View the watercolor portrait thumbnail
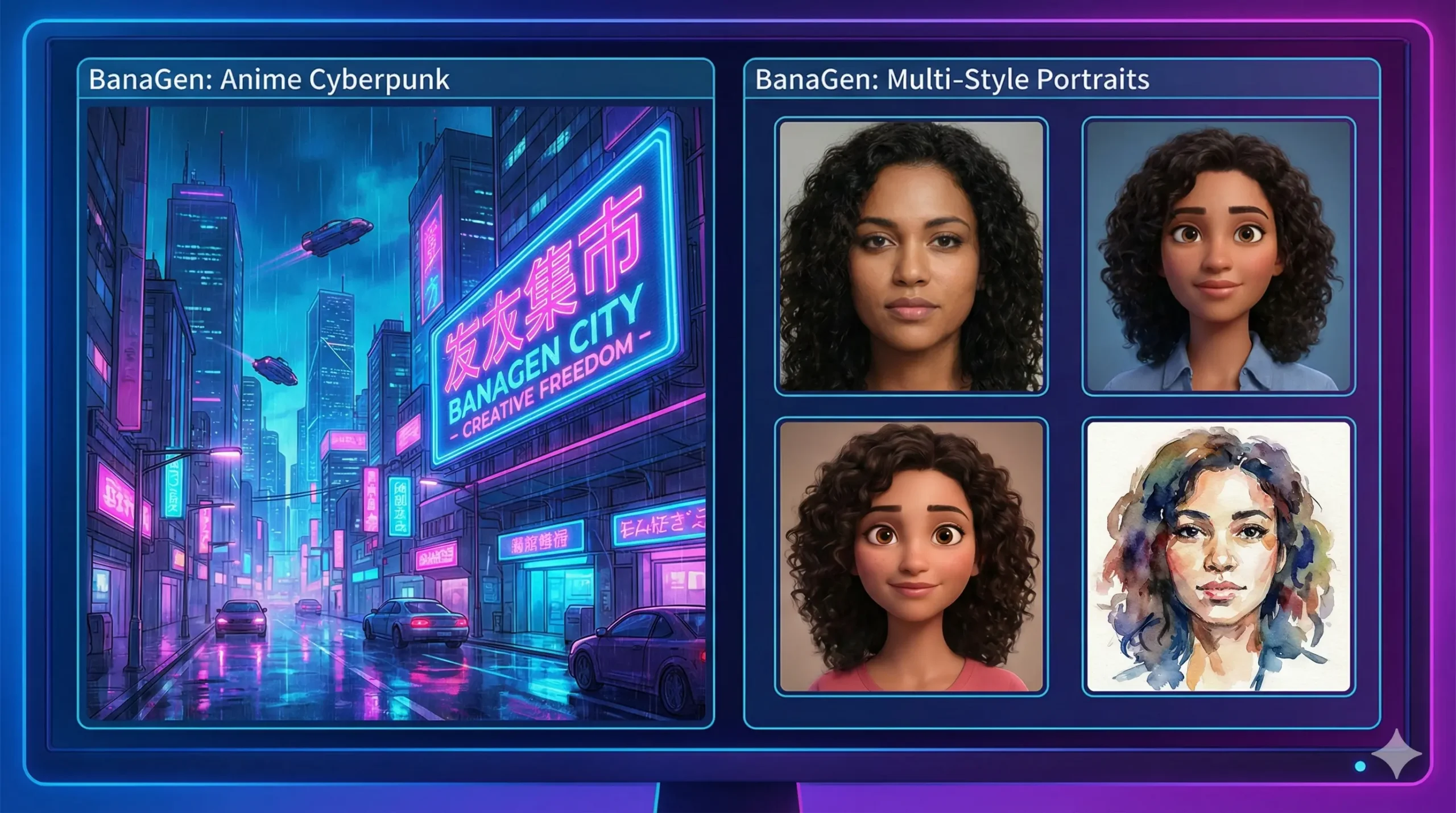Image resolution: width=1456 pixels, height=813 pixels. coord(1218,556)
